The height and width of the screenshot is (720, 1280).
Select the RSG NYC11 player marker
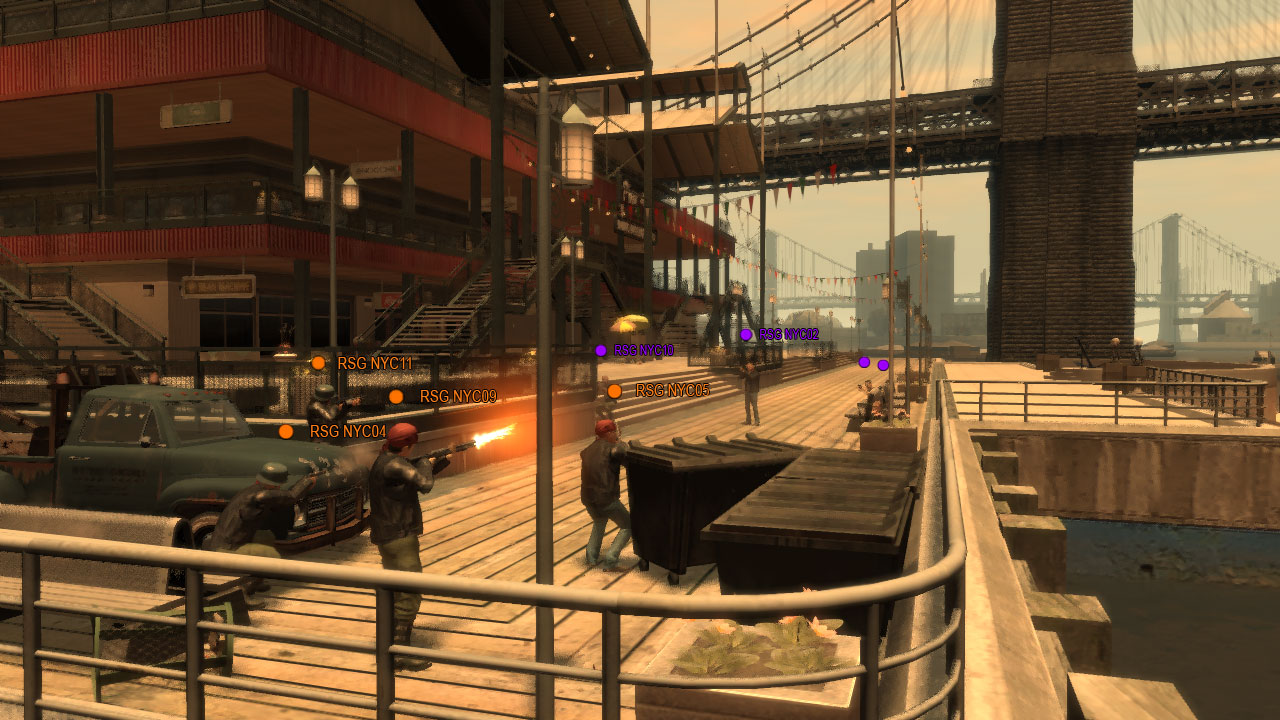coord(318,363)
